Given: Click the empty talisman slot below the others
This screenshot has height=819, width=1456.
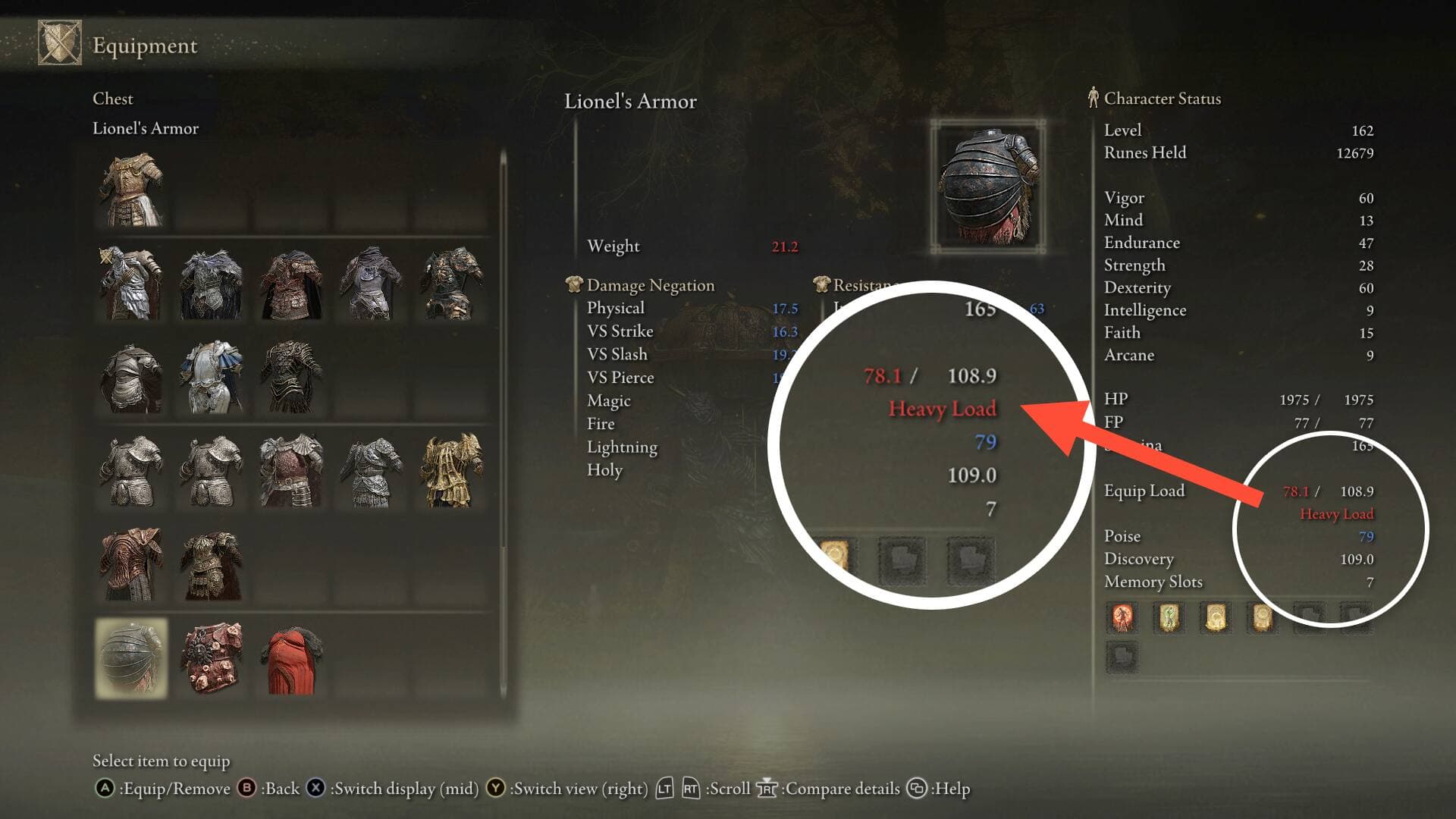Looking at the screenshot, I should [x=1123, y=658].
